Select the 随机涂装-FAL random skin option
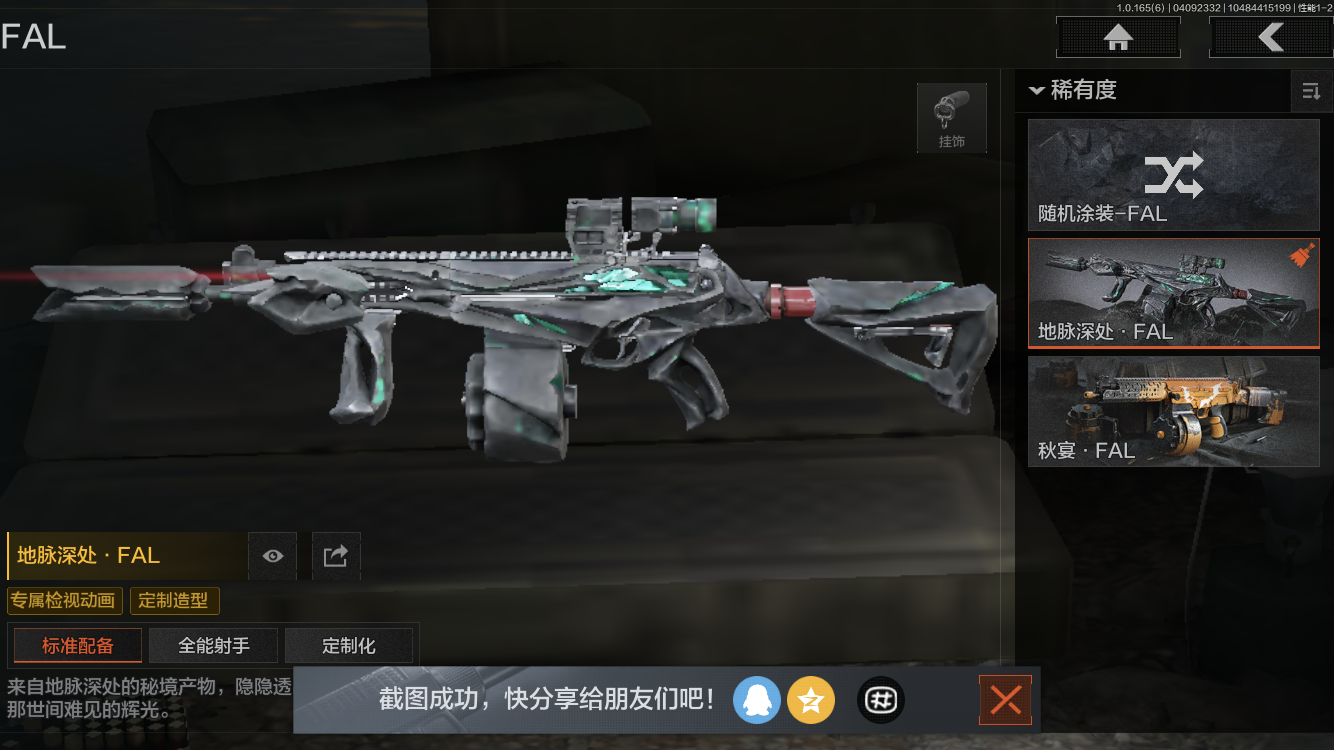This screenshot has height=750, width=1334. click(x=1173, y=175)
